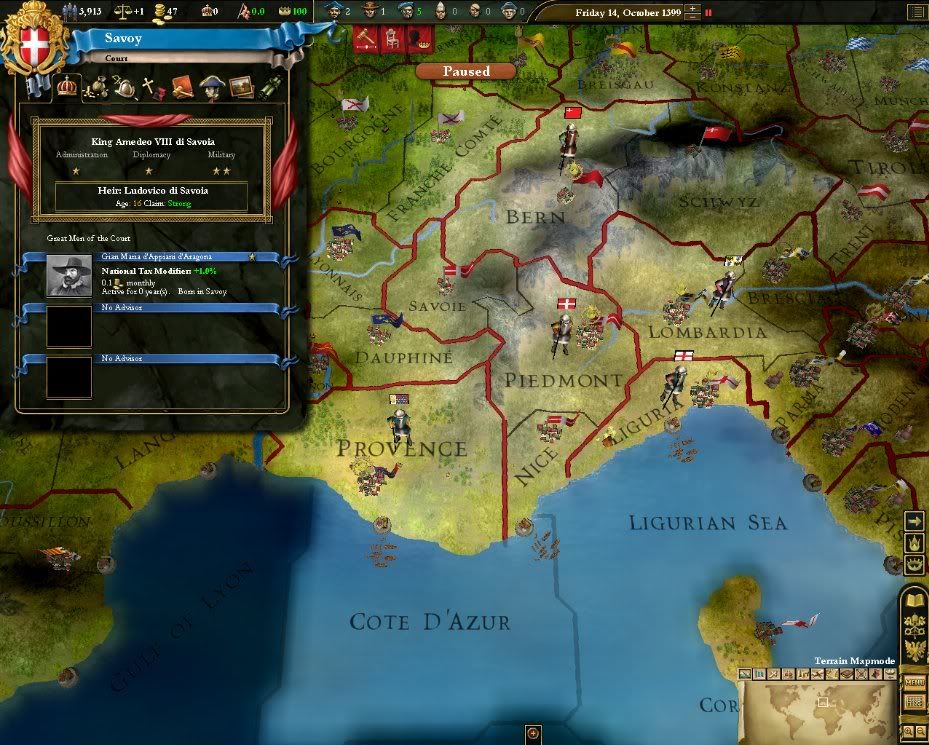Toggle the red pause button beside the date

[708, 13]
